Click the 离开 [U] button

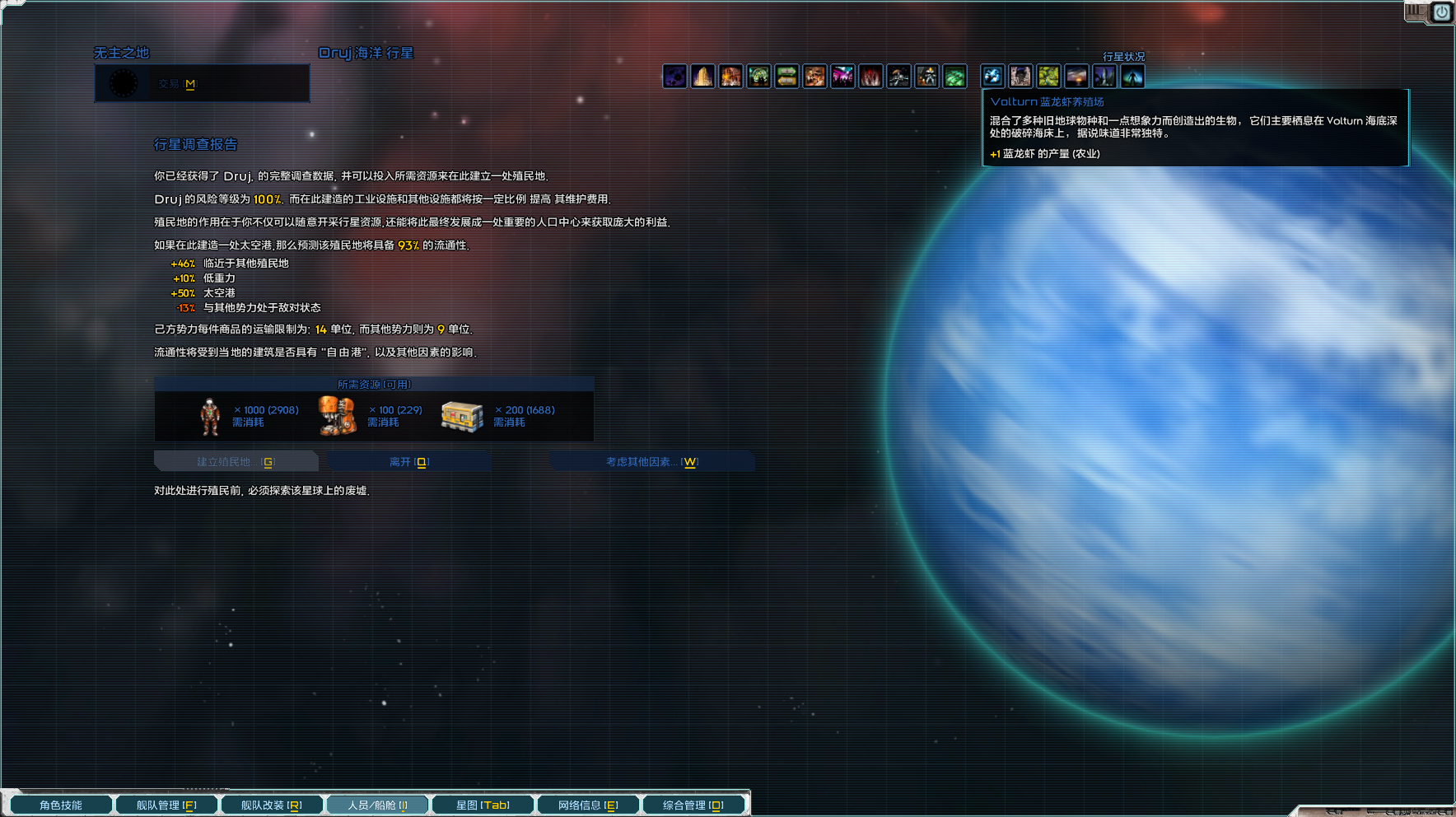(x=408, y=461)
